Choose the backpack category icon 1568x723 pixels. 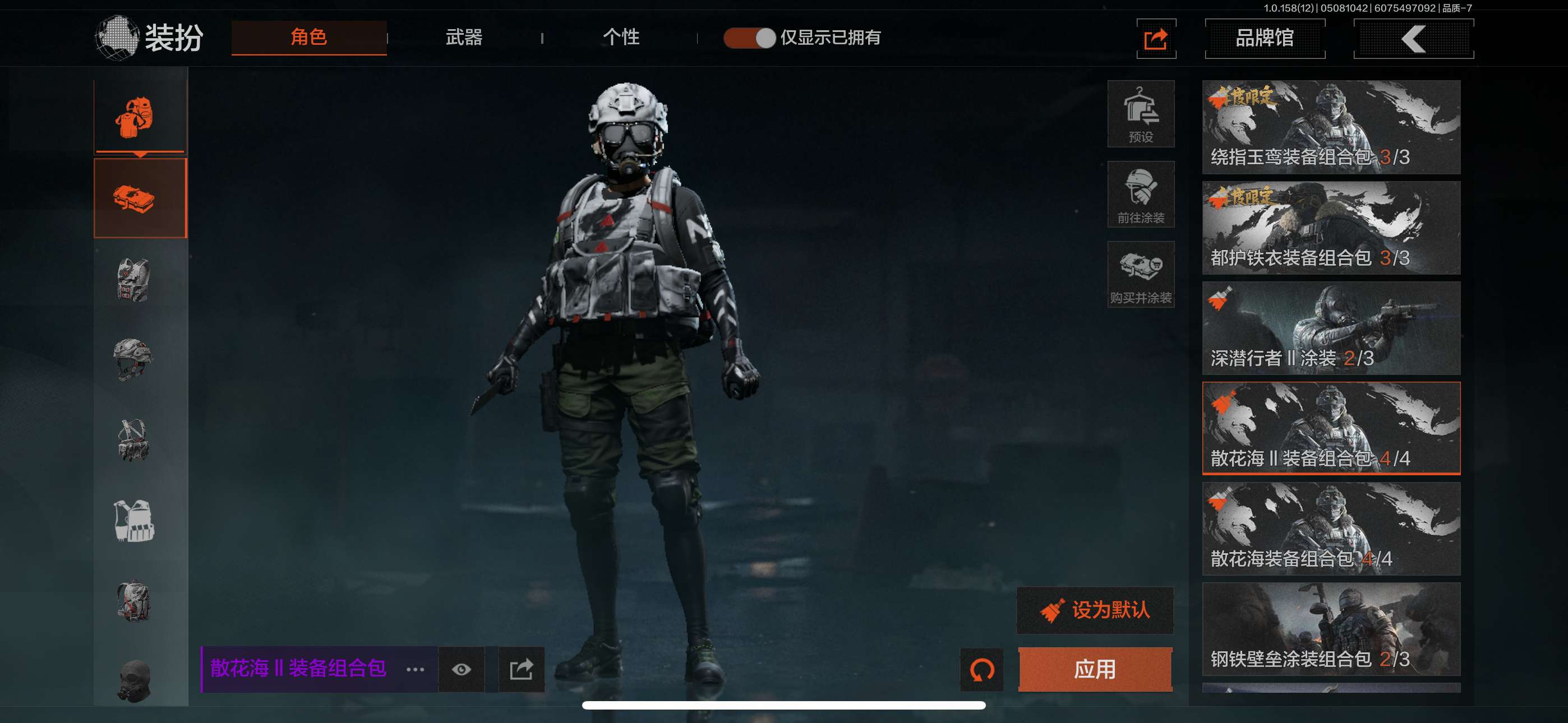point(133,601)
